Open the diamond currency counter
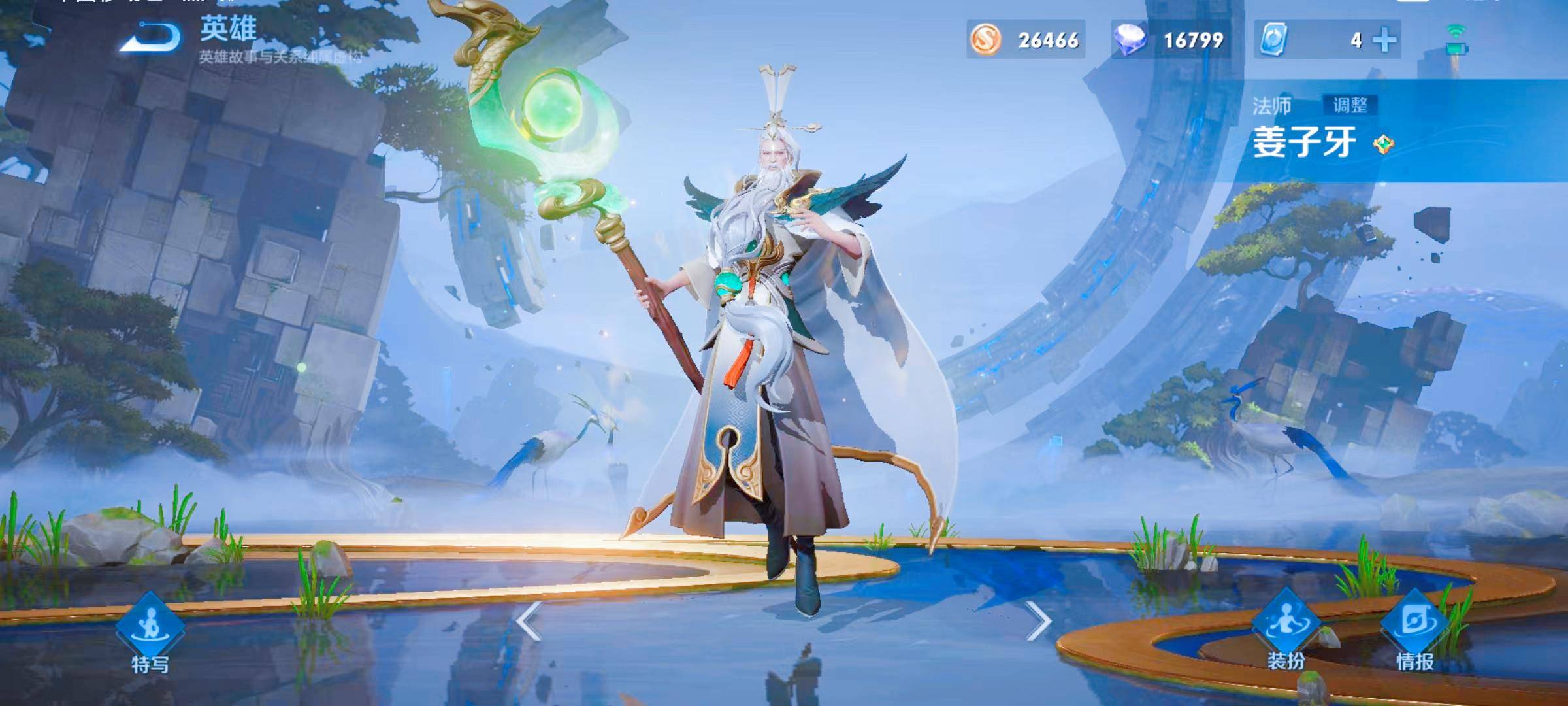Screen dimensions: 1568x706 [1171, 41]
